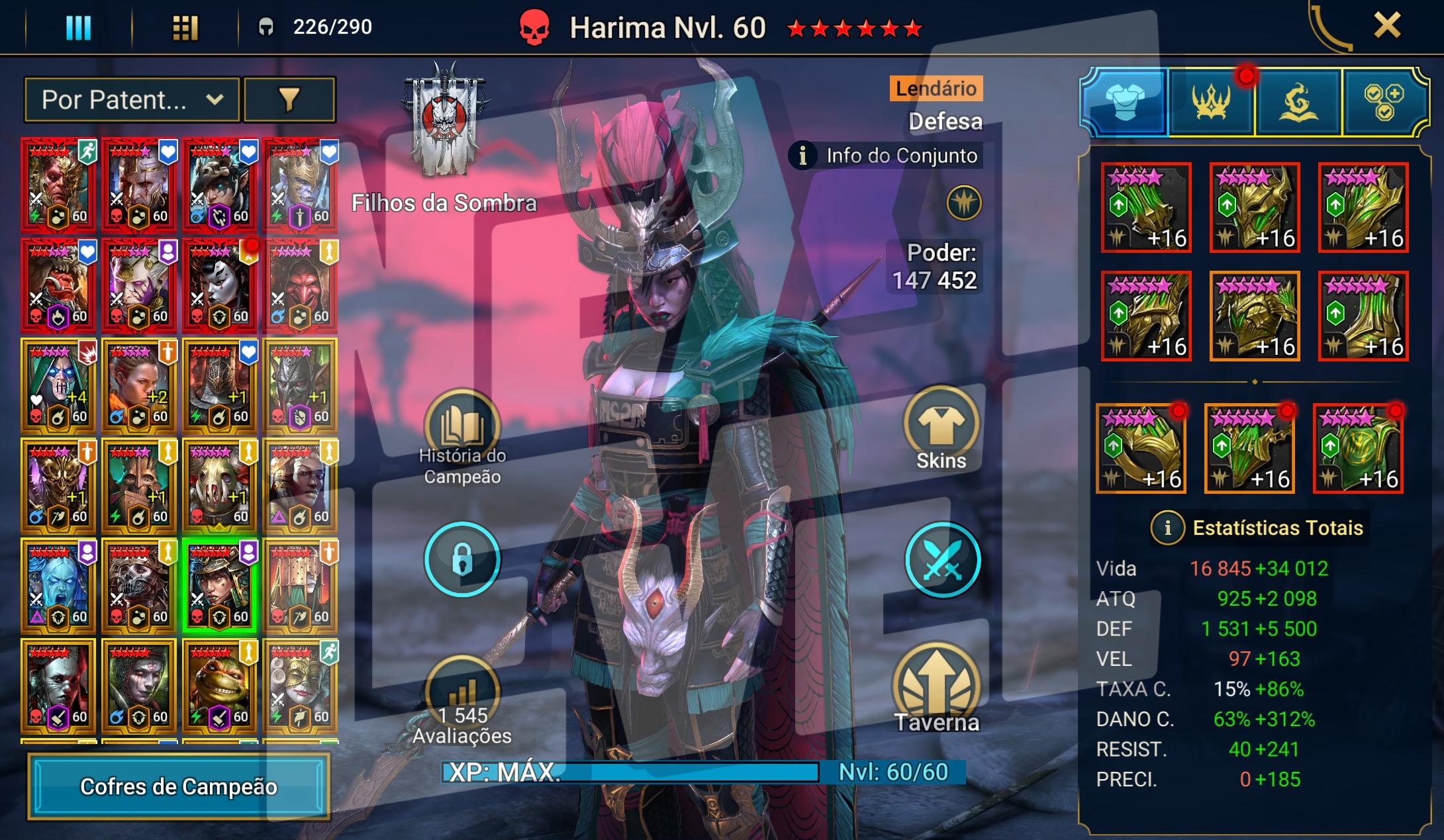Image resolution: width=1444 pixels, height=840 pixels.
Task: Open Cofres de Campeão
Action: coord(179,786)
